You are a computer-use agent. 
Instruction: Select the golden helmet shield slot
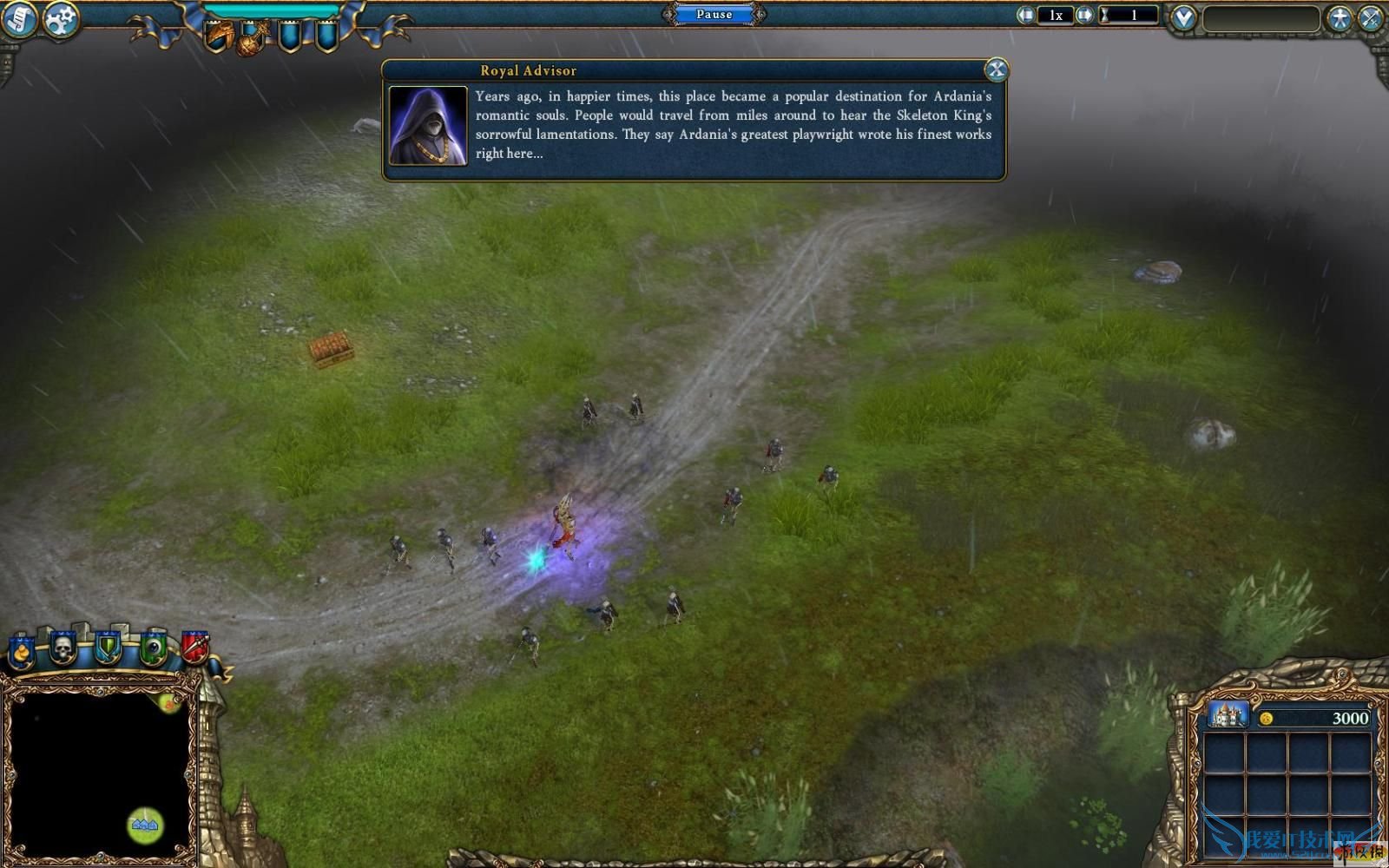click(x=218, y=36)
